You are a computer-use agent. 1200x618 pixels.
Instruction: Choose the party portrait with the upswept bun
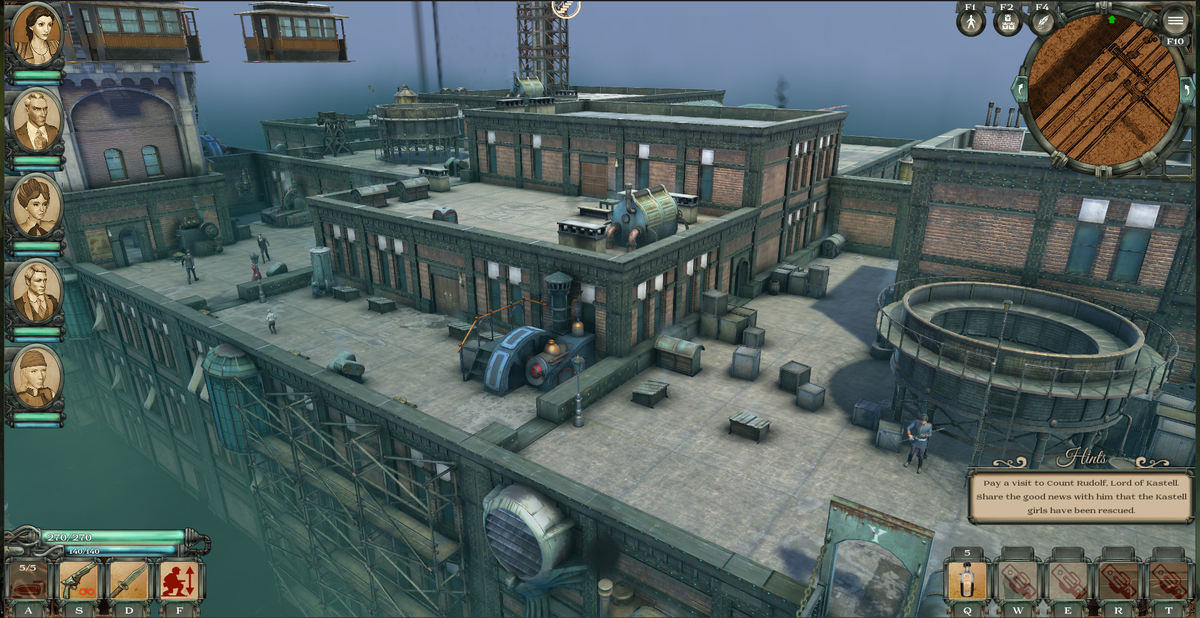click(x=36, y=205)
